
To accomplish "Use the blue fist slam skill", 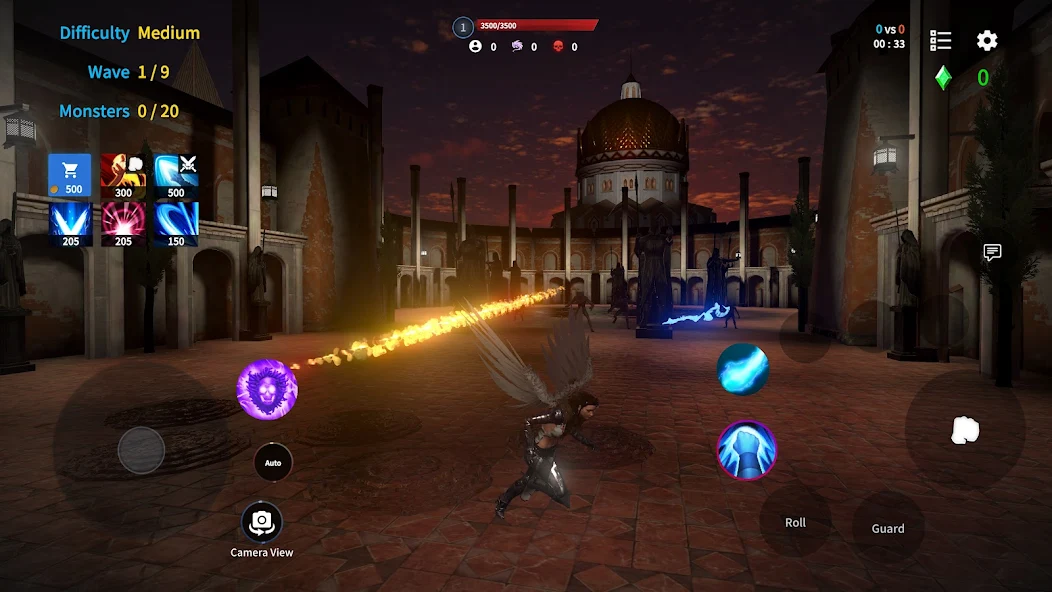I will tap(747, 451).
